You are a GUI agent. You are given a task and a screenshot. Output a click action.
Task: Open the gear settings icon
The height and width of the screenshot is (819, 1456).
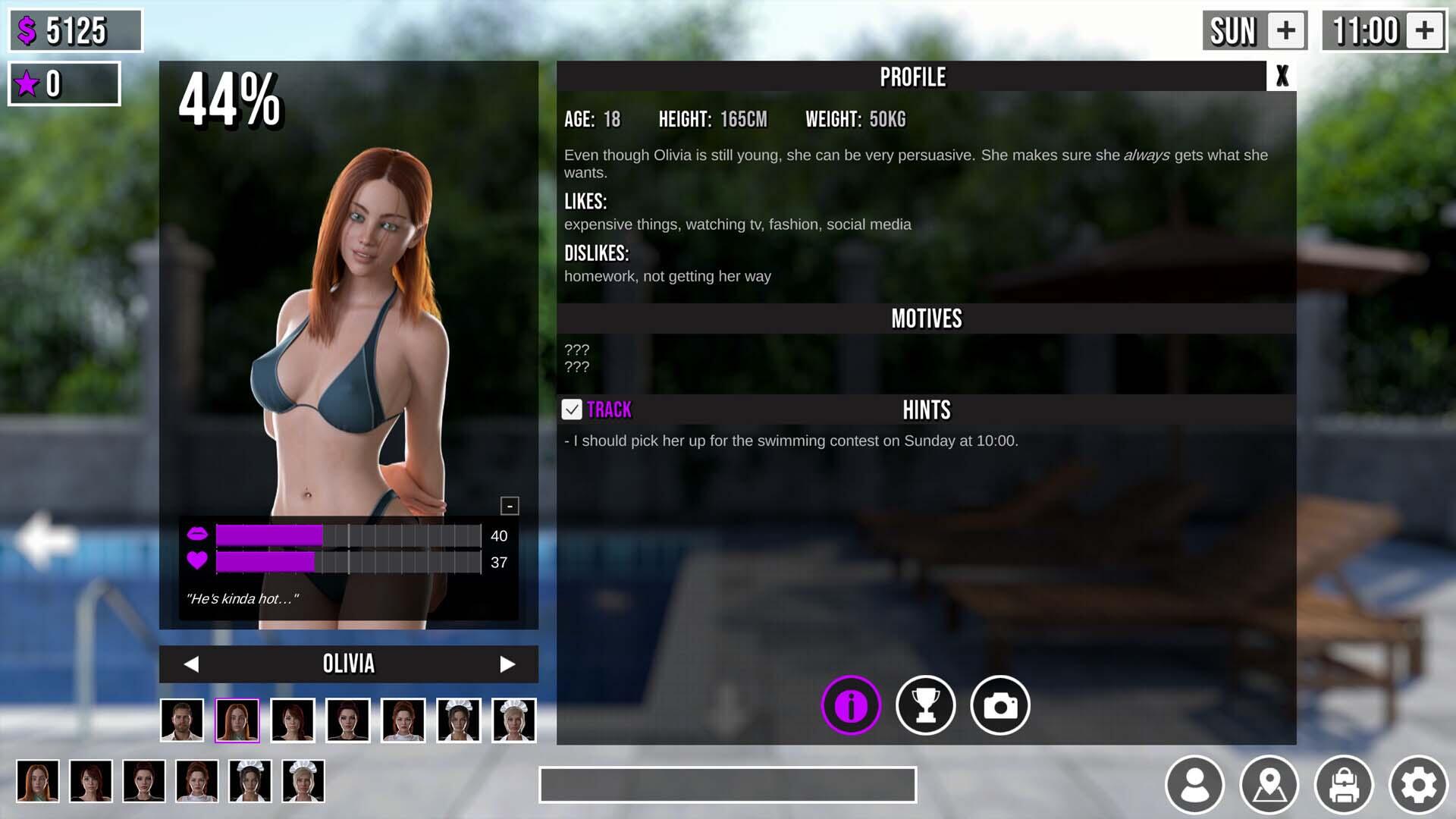pos(1418,784)
